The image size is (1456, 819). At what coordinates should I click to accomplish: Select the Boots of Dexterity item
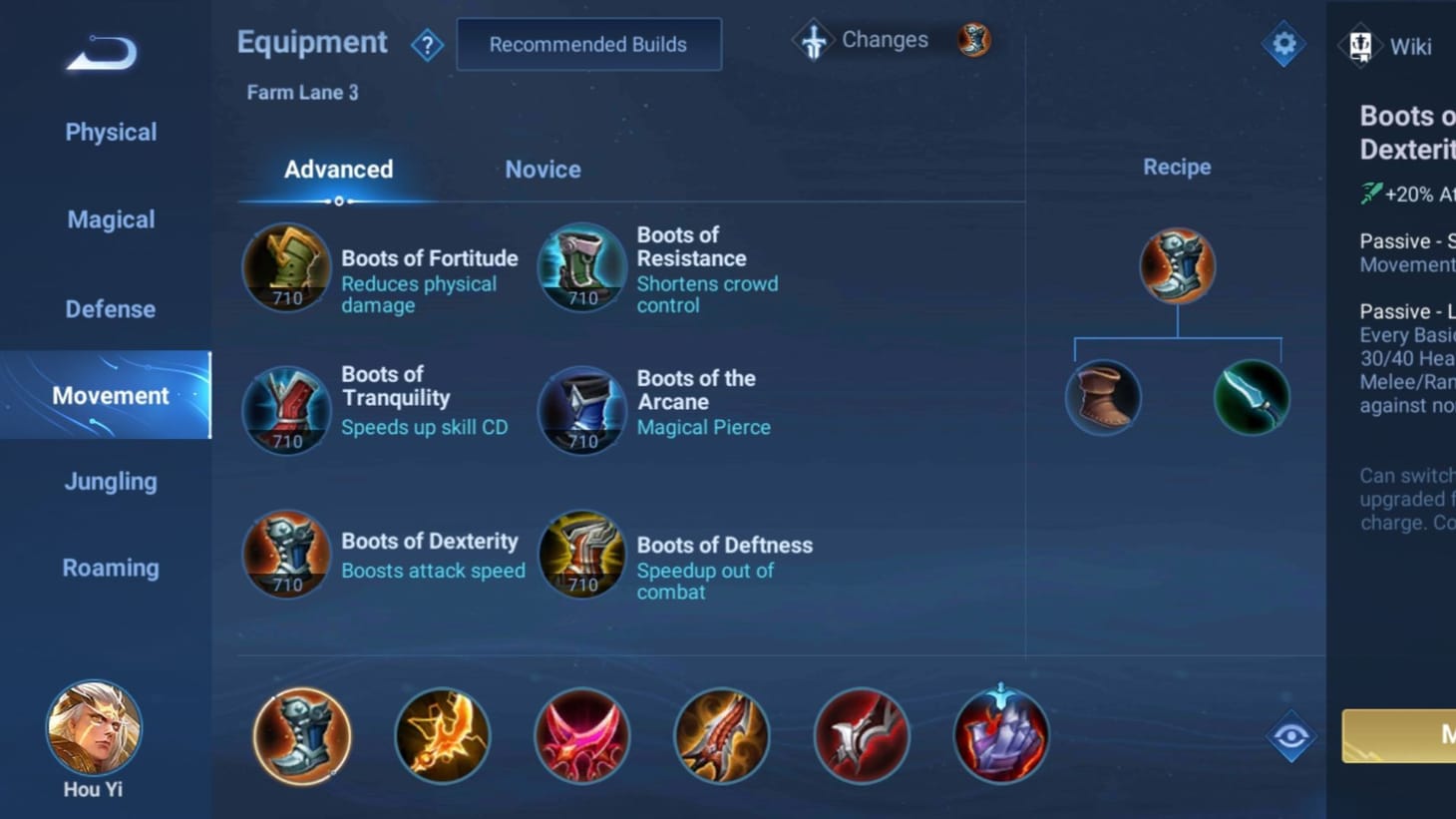(286, 555)
